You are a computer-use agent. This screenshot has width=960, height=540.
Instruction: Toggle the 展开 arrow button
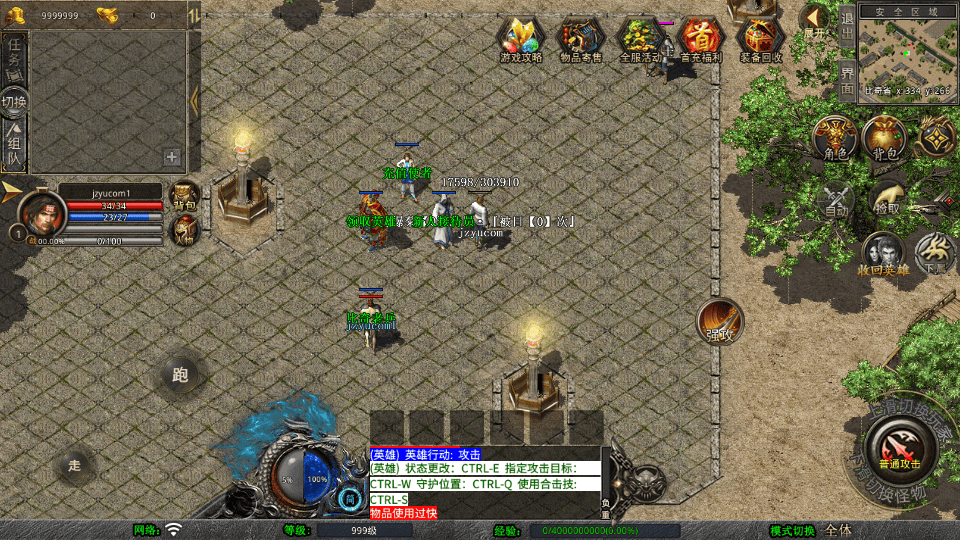(x=815, y=20)
